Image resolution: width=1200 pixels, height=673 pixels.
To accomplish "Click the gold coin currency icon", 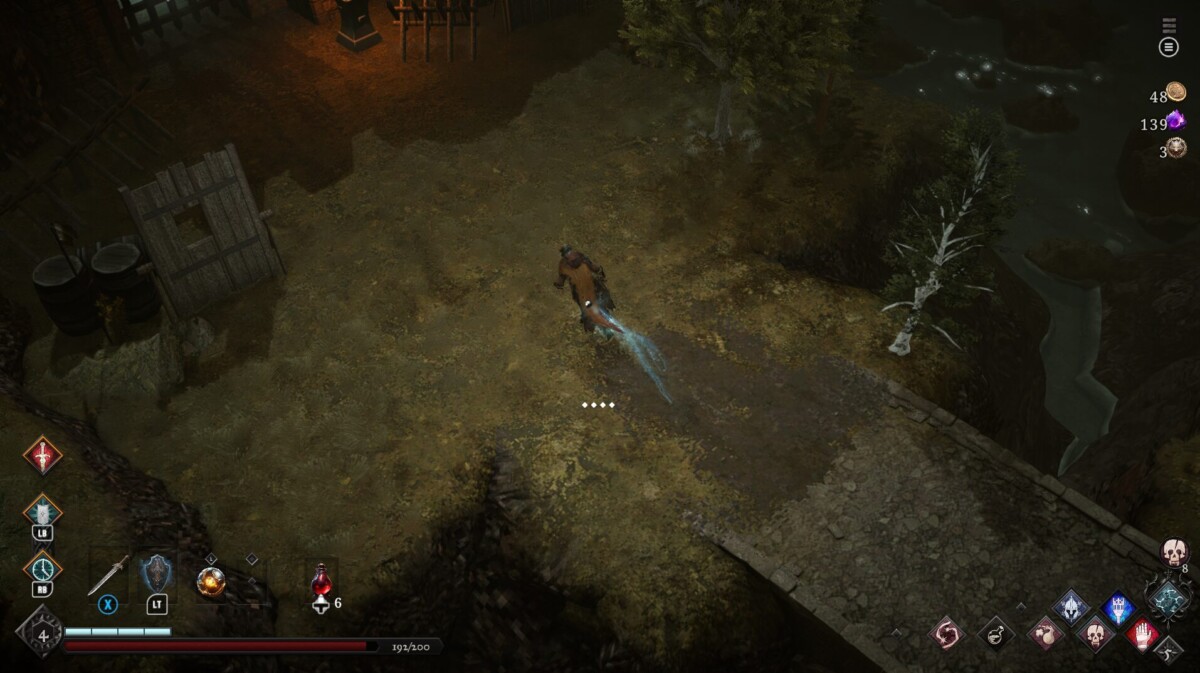I will 1176,93.
